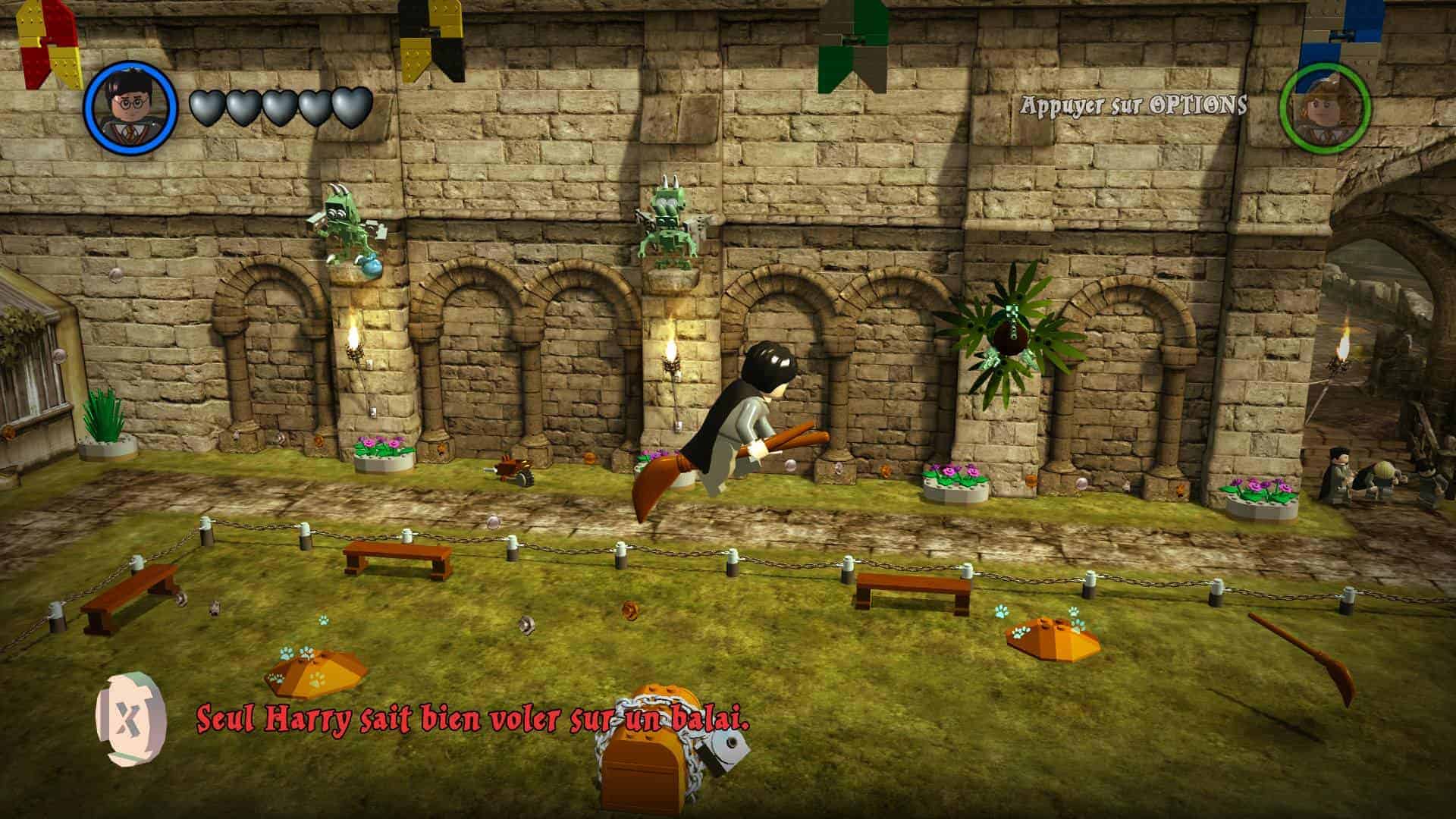Screen dimensions: 1456x819
Task: Select Harry's character portrait
Action: tap(130, 107)
